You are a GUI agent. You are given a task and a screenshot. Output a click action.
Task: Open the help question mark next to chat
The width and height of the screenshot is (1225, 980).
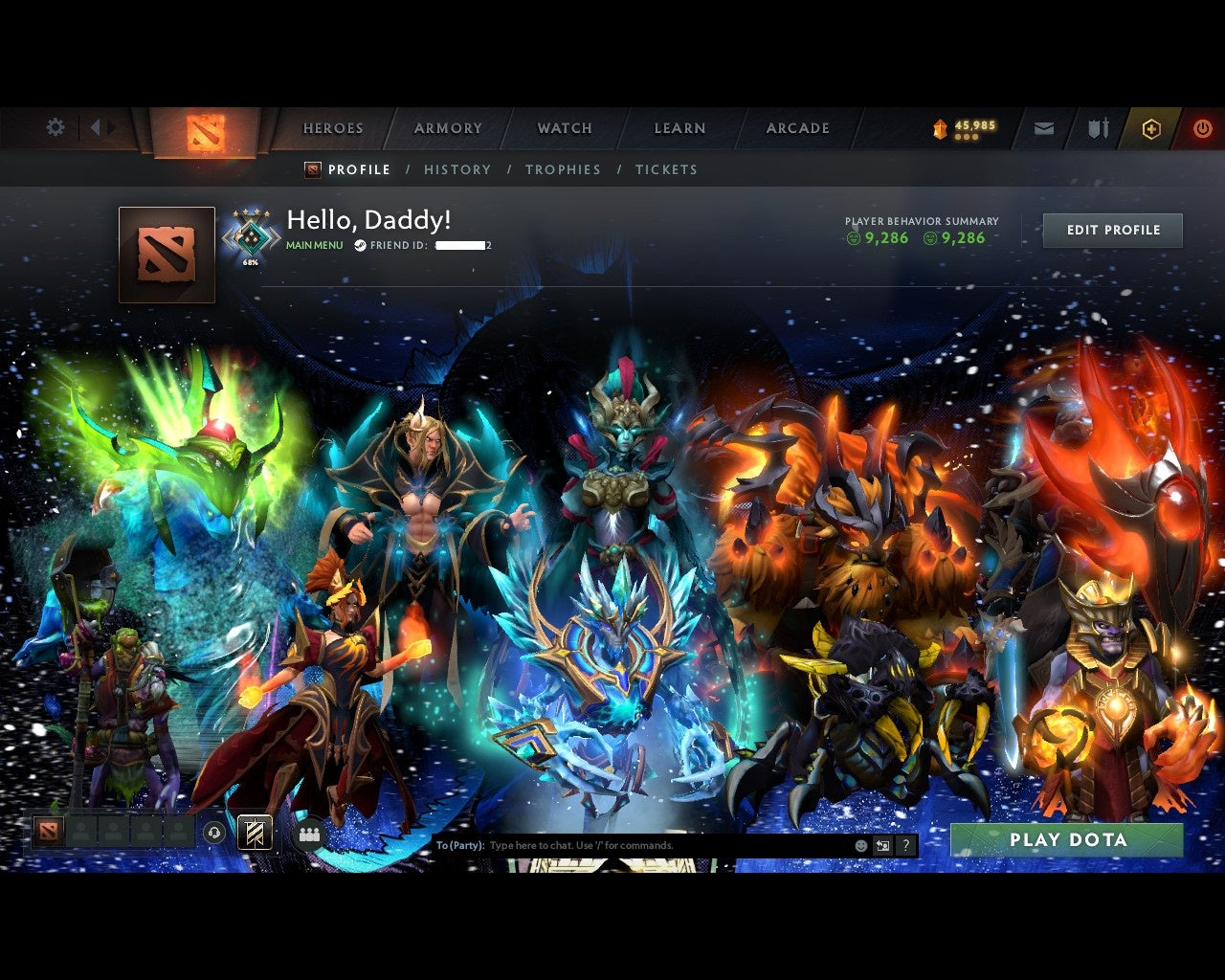[x=905, y=845]
